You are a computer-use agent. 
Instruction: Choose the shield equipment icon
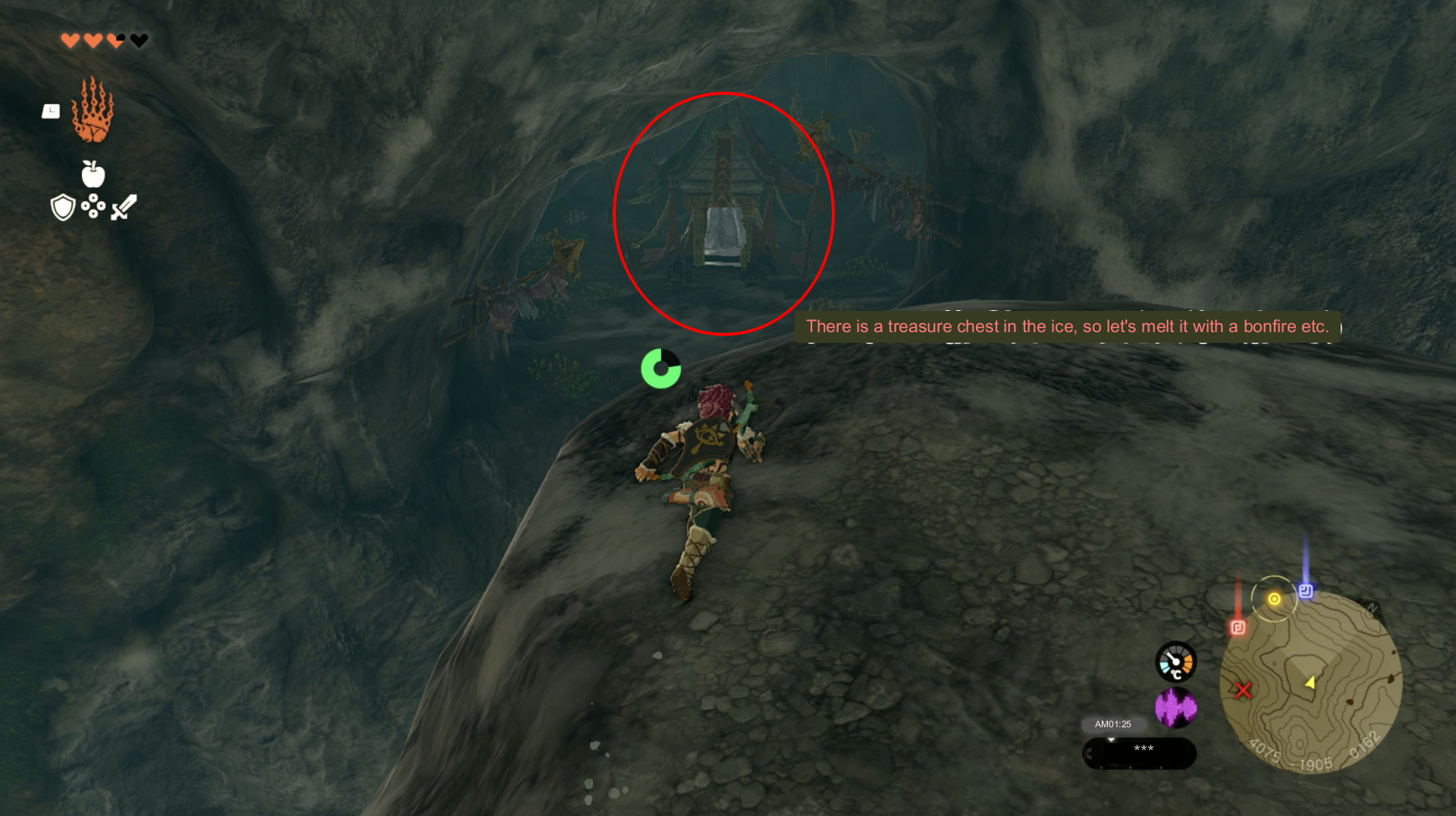62,207
